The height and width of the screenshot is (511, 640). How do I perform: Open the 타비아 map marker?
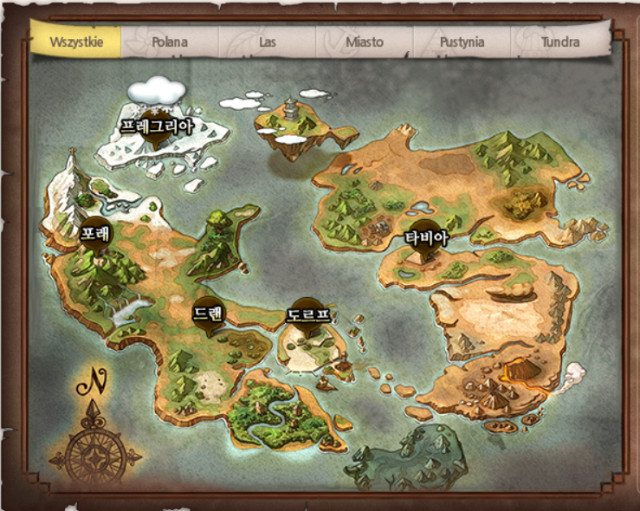click(426, 238)
